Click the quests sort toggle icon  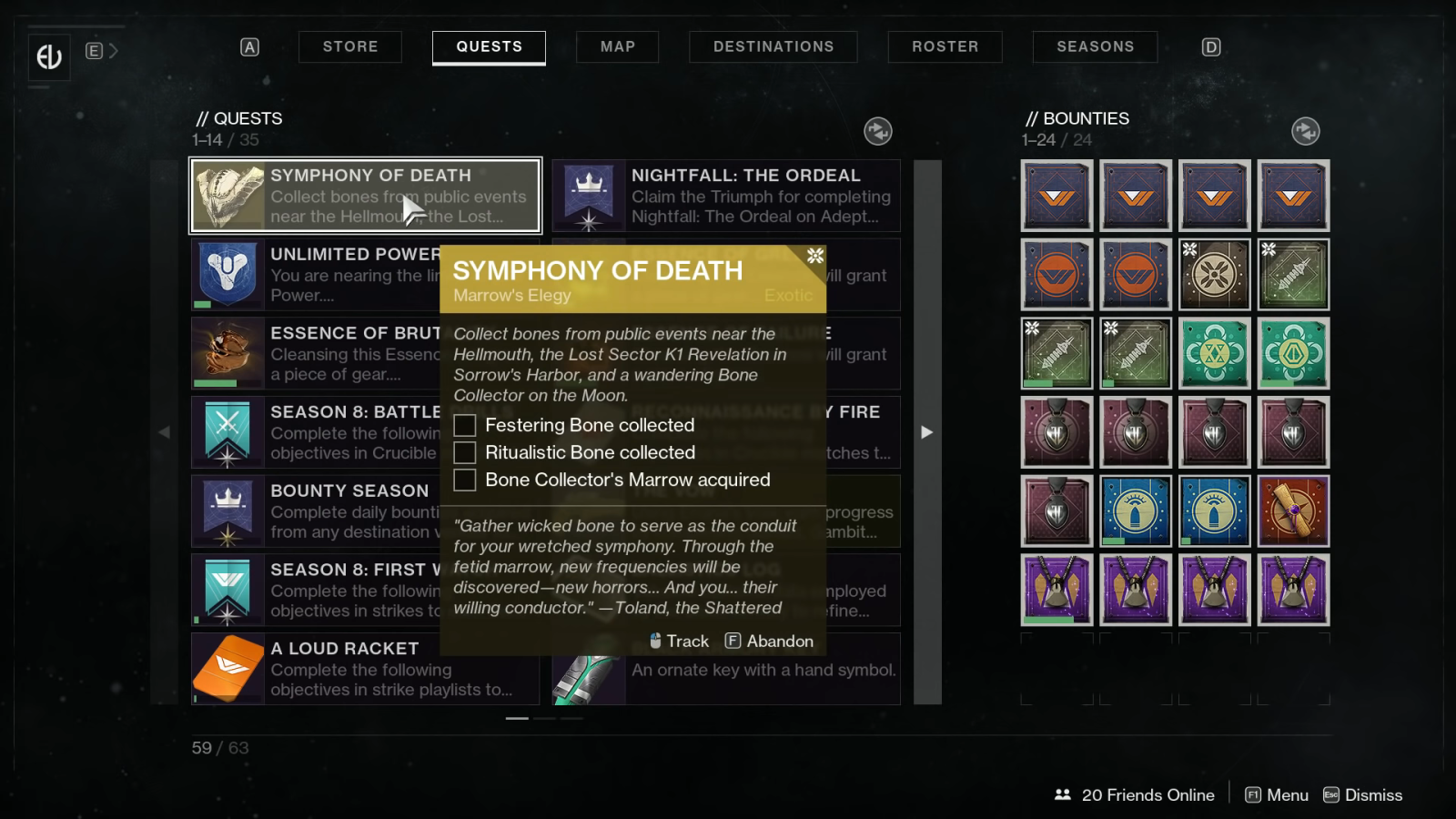pos(877,131)
